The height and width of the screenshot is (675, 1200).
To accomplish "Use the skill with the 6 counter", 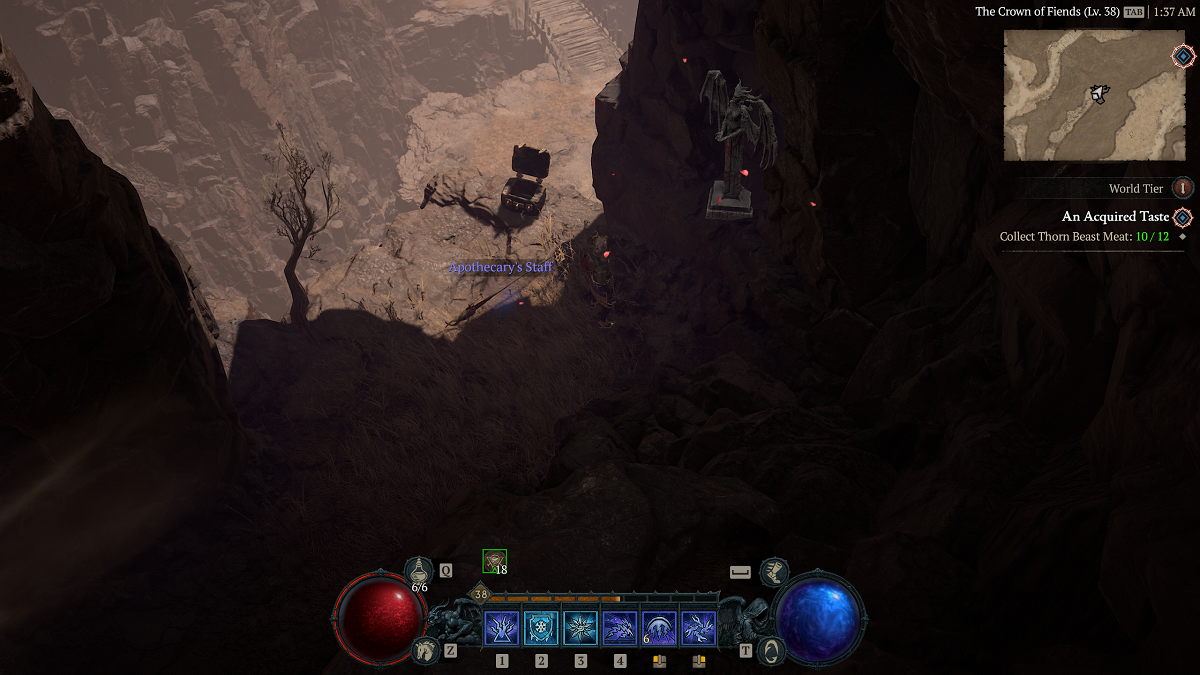I will pyautogui.click(x=659, y=628).
